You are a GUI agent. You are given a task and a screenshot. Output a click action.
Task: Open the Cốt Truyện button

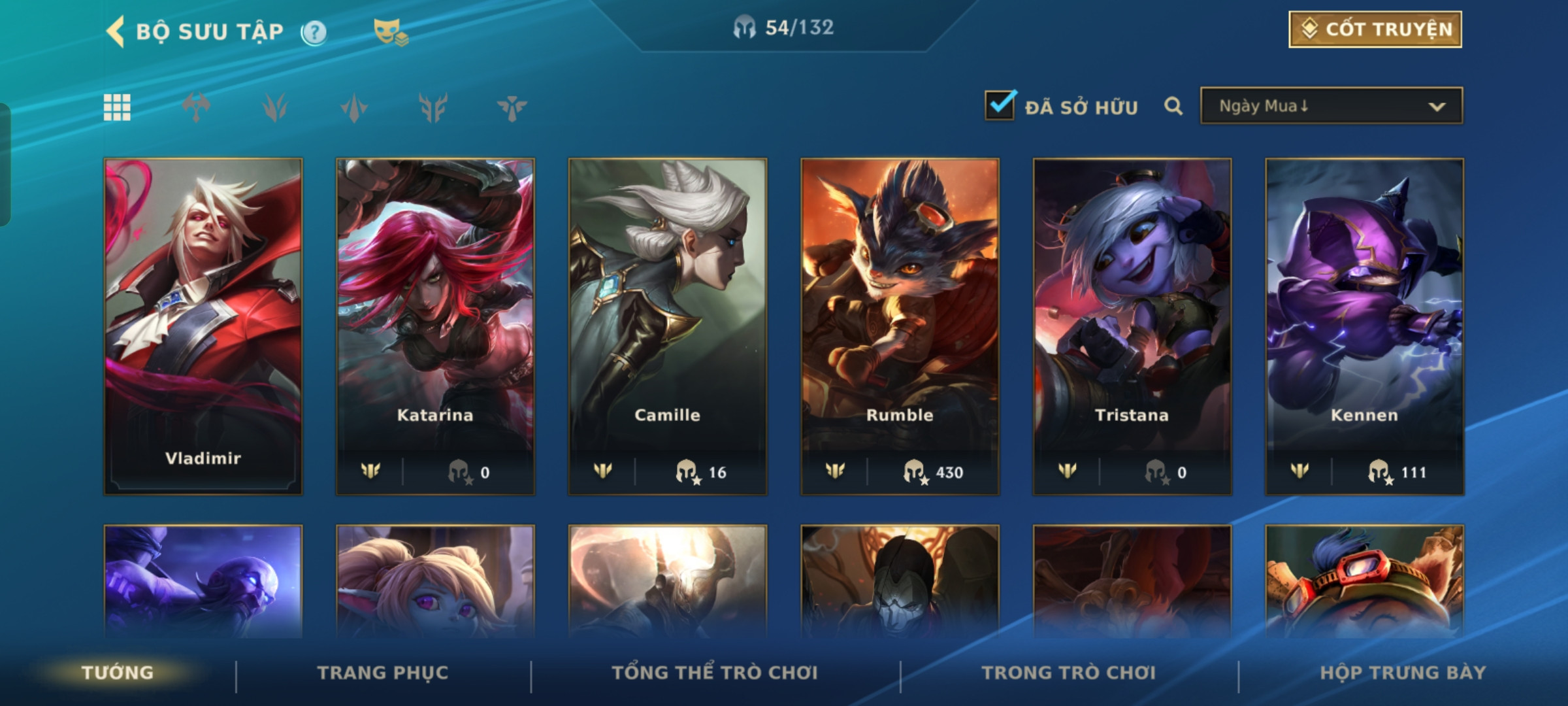click(1375, 29)
